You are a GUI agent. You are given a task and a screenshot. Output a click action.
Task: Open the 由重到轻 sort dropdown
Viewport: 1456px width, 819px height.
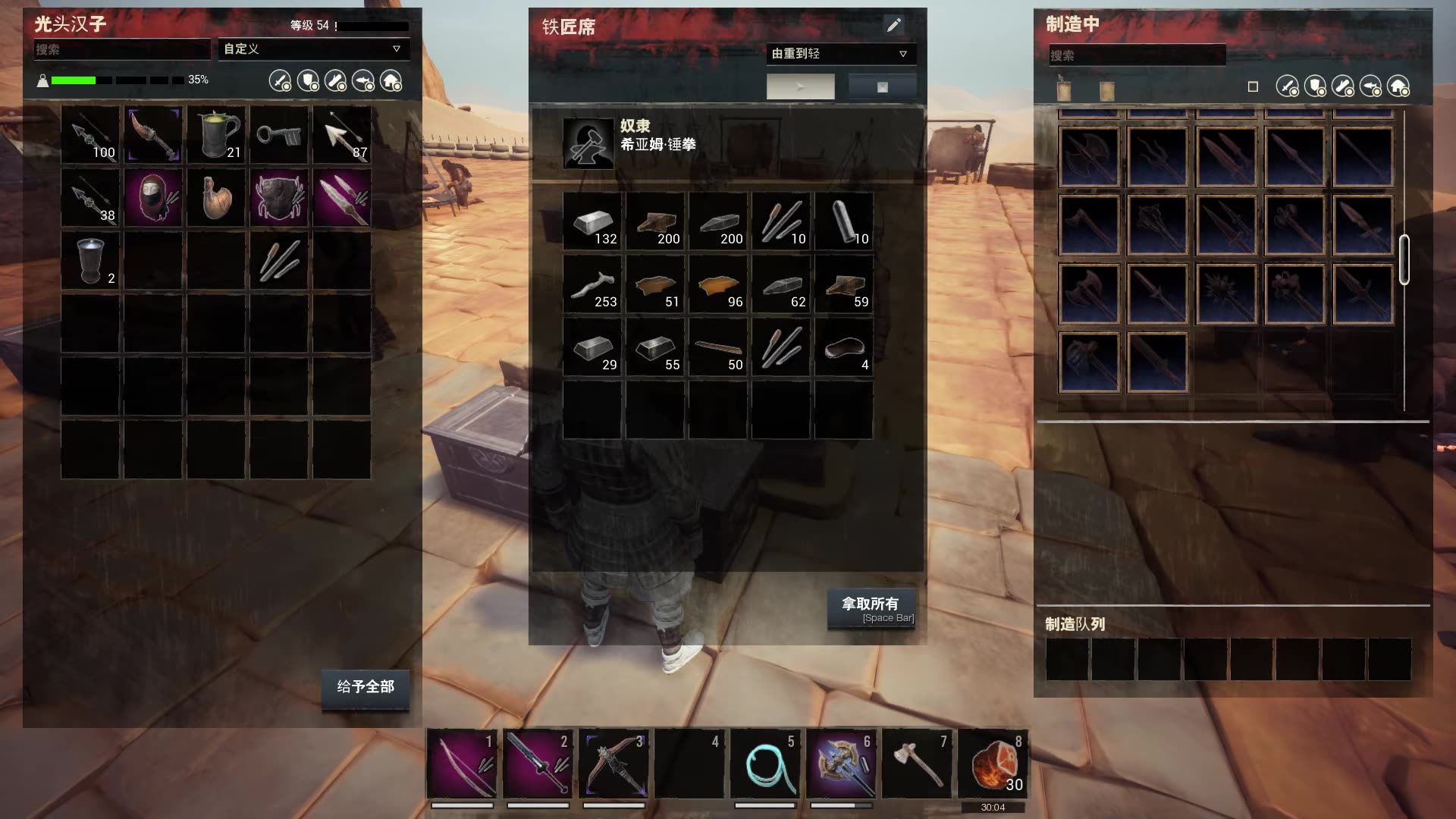(x=840, y=54)
